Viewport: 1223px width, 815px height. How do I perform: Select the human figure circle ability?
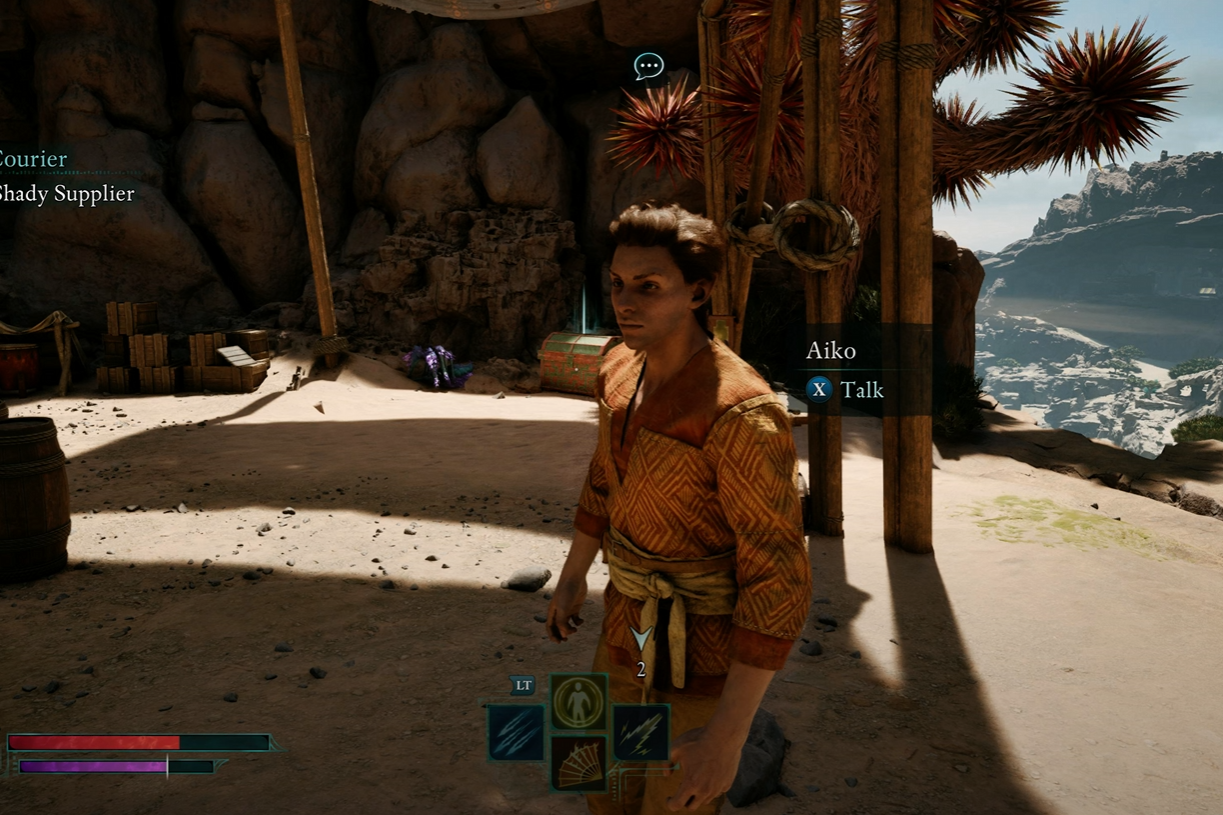[579, 702]
